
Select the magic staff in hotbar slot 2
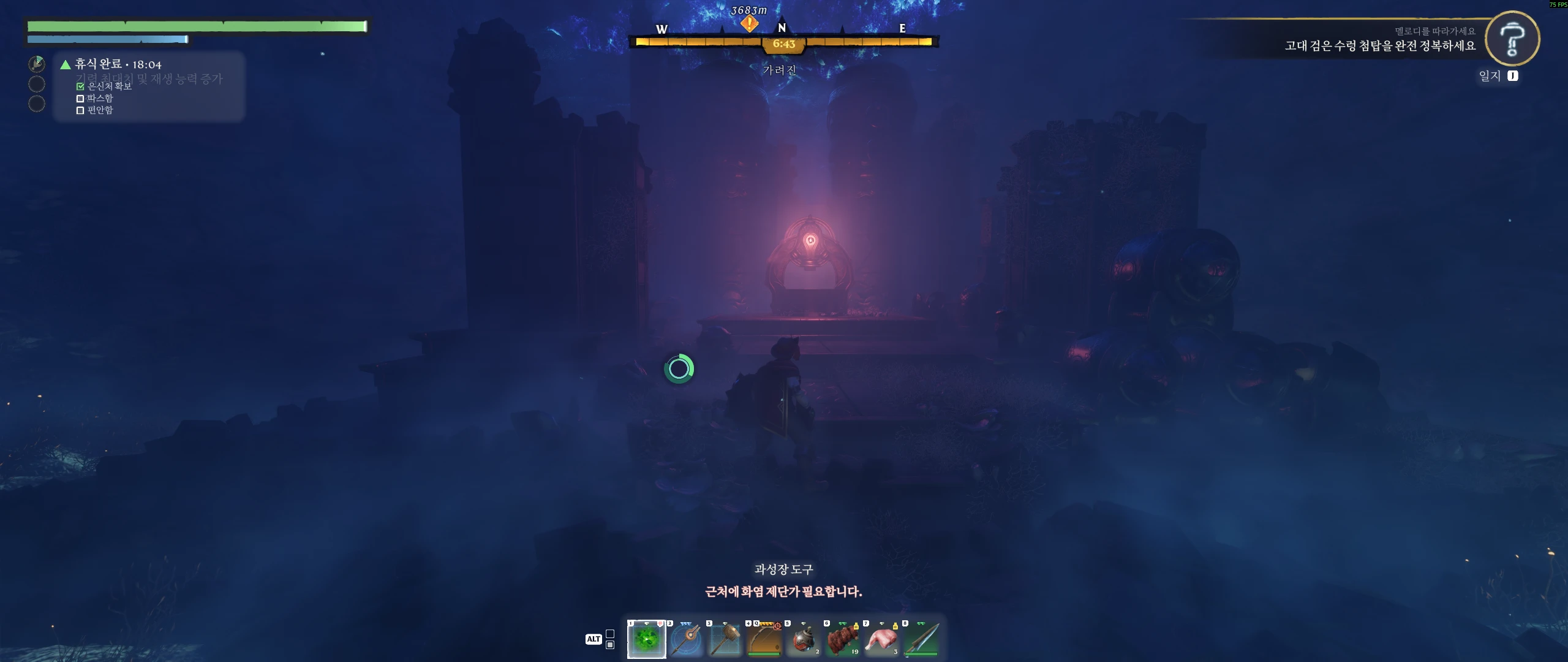coord(685,639)
